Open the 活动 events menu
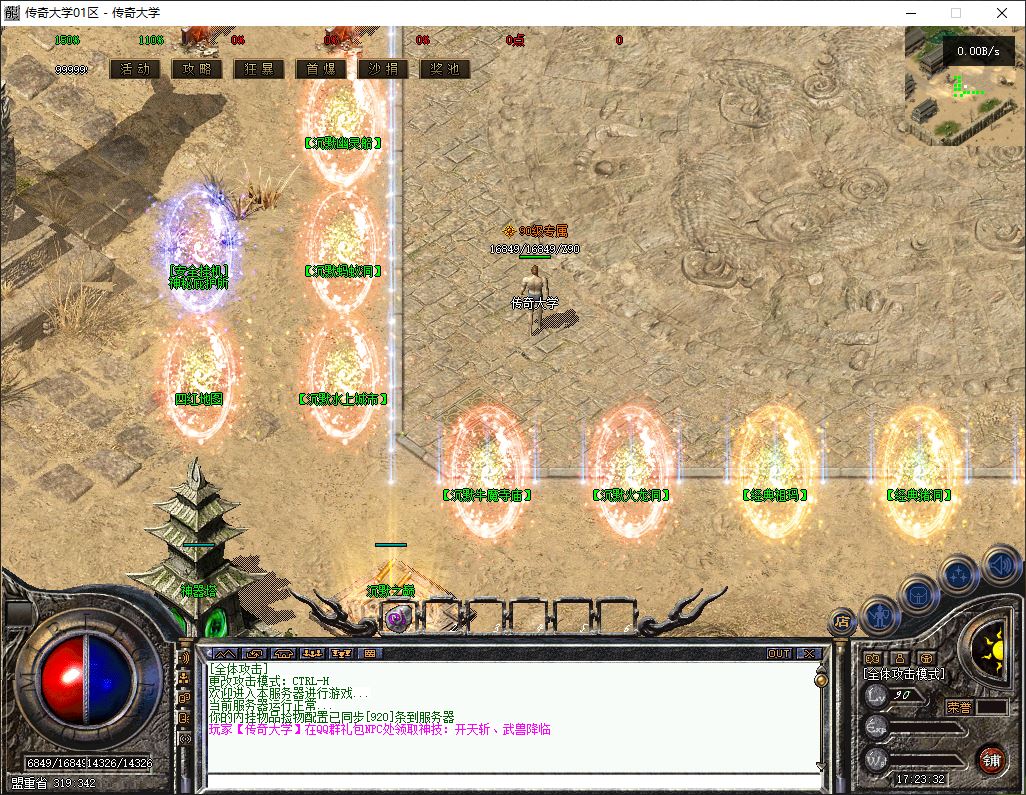The height and width of the screenshot is (795, 1026). 135,69
